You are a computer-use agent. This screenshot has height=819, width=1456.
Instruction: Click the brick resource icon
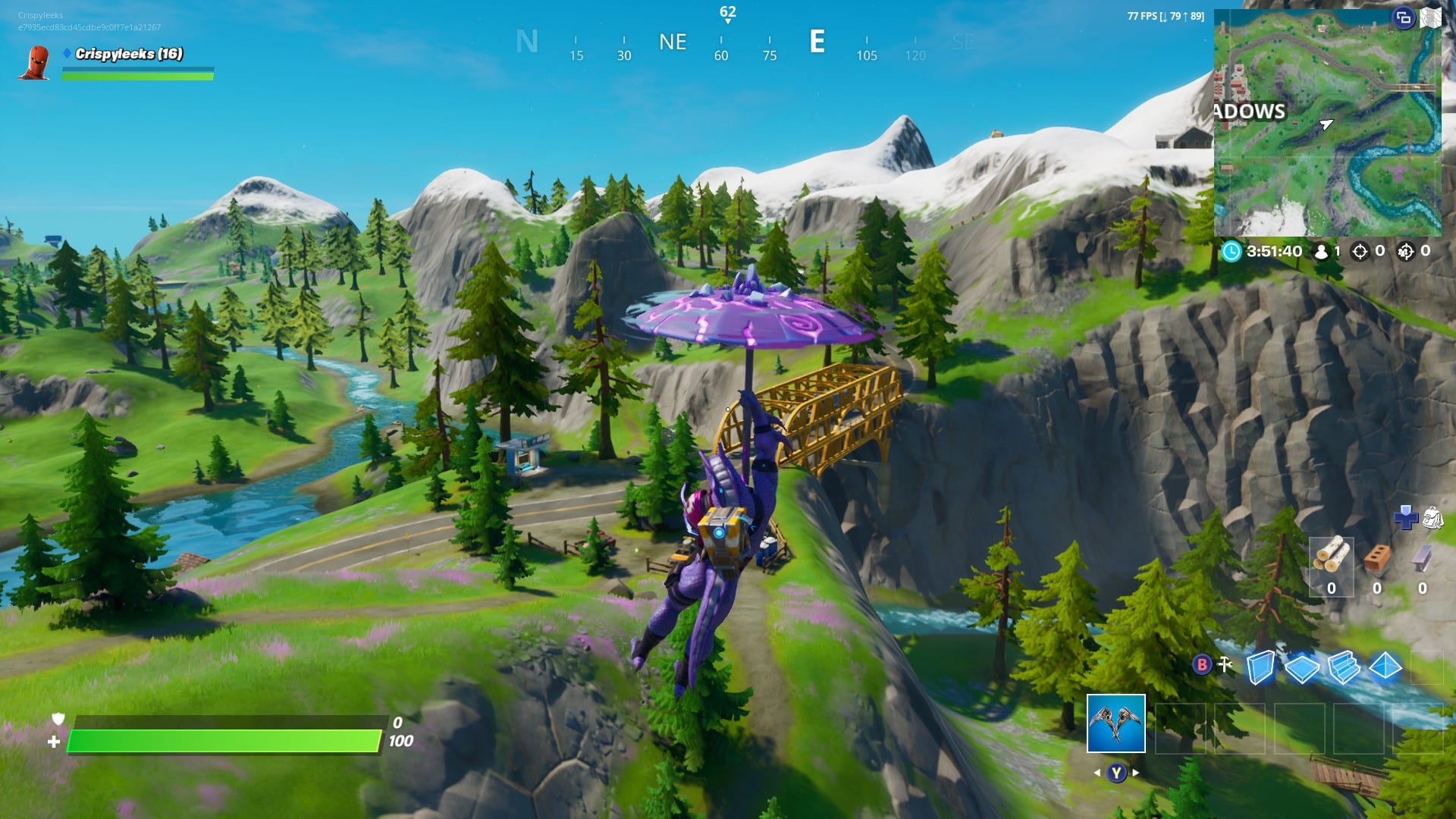coord(1376,558)
